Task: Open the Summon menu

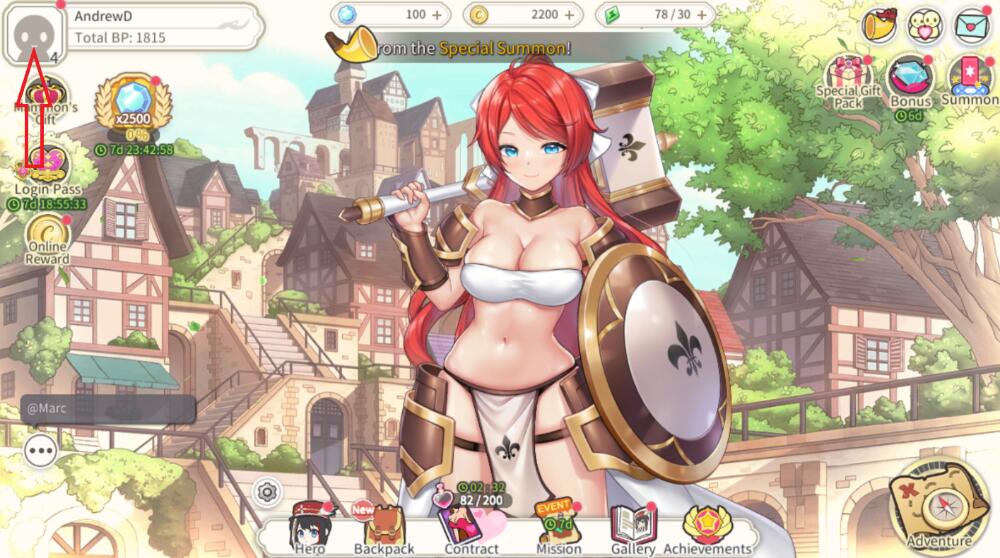Action: coord(968,80)
